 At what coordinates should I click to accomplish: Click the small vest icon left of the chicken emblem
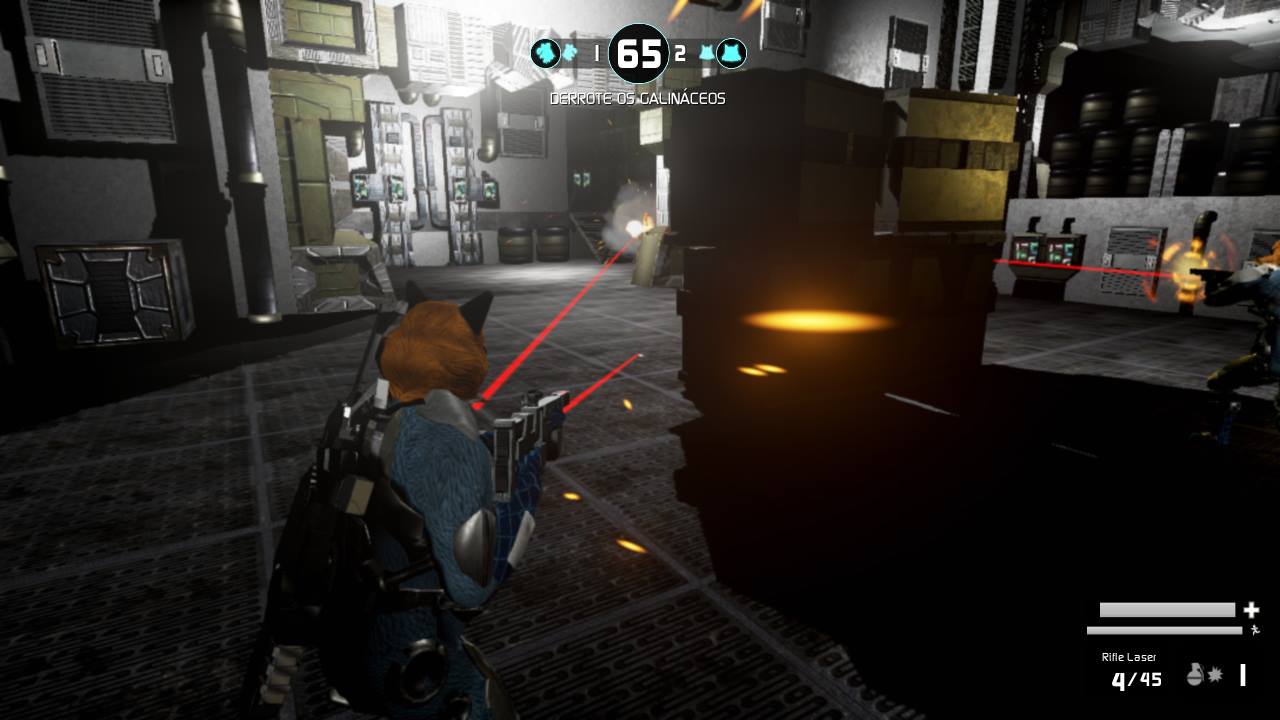[x=706, y=51]
